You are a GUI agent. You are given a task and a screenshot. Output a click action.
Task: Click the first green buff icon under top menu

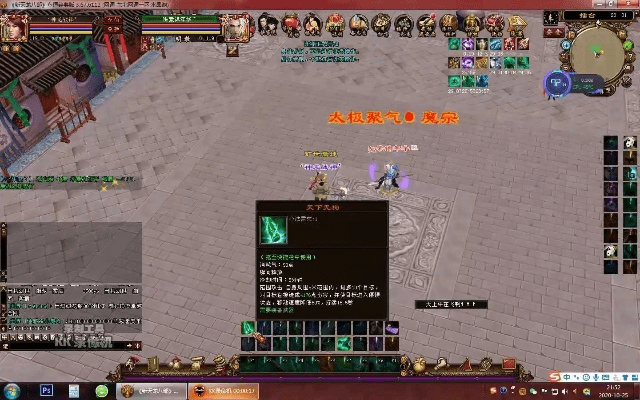pos(454,44)
